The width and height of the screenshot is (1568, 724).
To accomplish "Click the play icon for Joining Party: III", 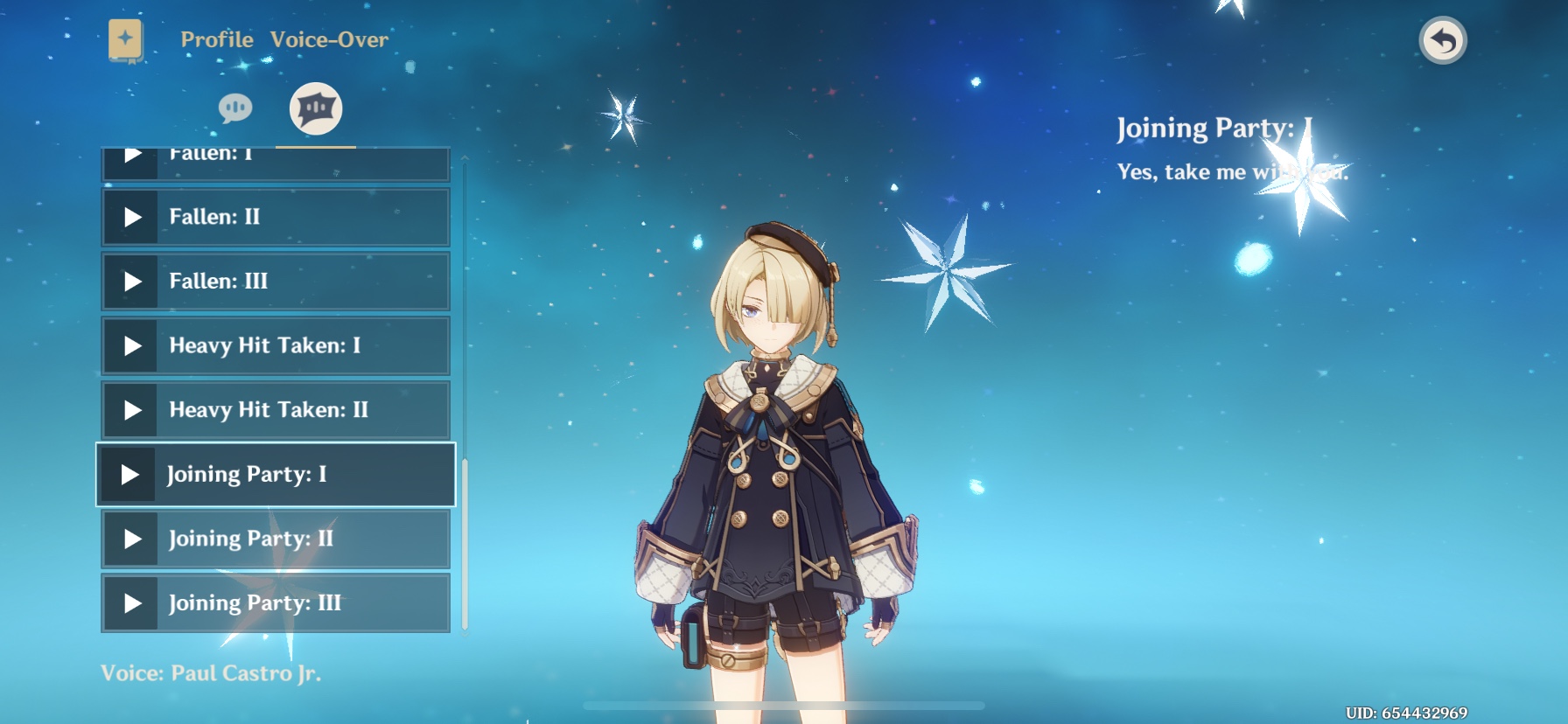I will (x=133, y=602).
